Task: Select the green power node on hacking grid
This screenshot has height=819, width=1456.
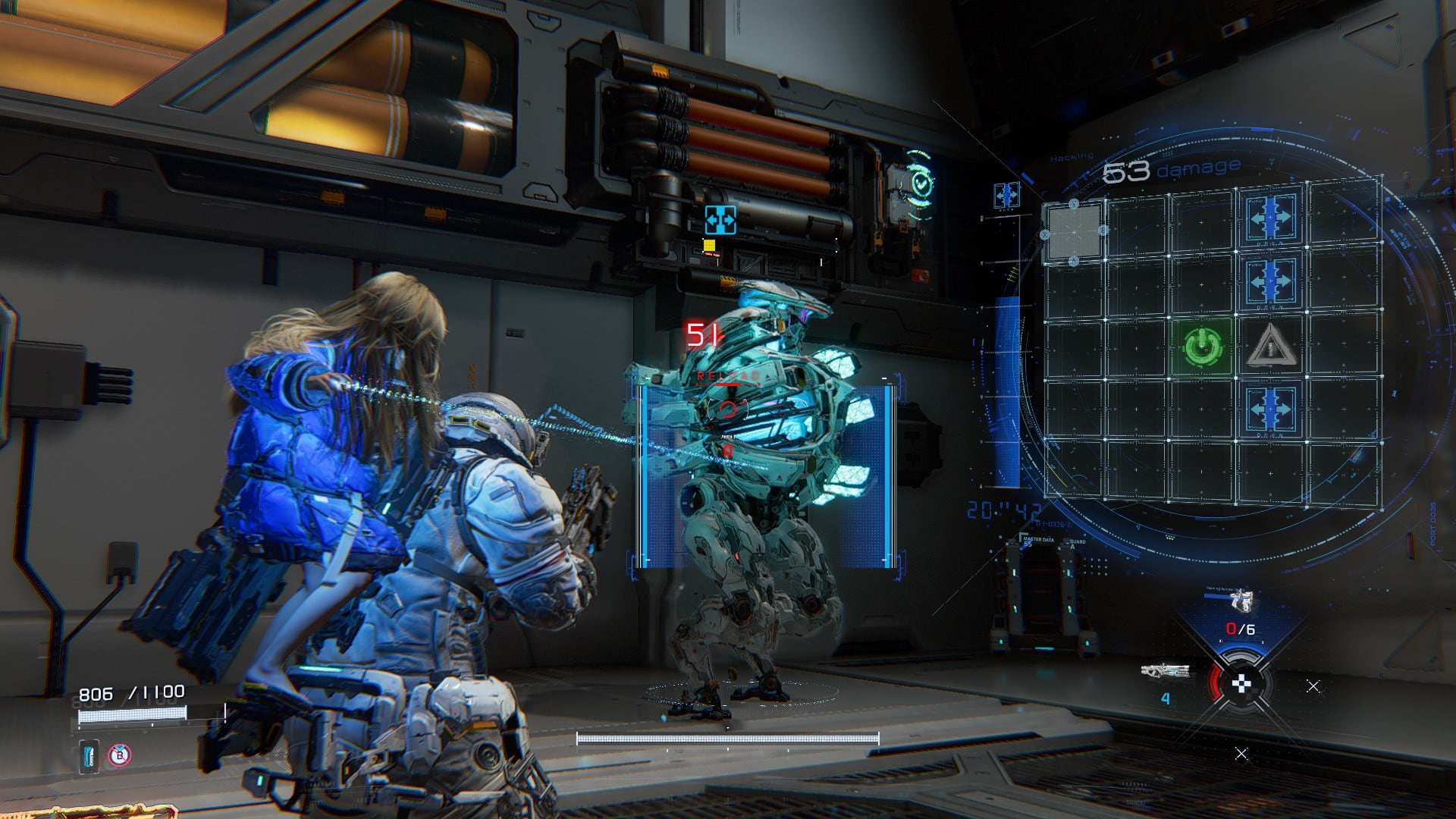Action: [1202, 347]
